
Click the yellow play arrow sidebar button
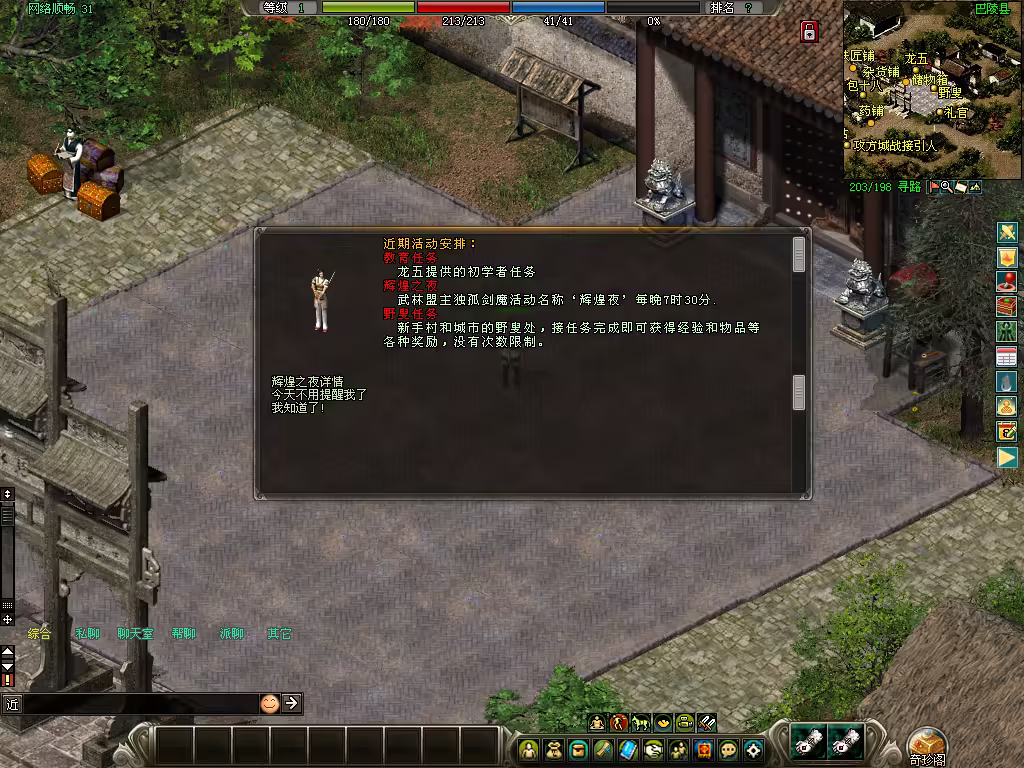(1006, 457)
